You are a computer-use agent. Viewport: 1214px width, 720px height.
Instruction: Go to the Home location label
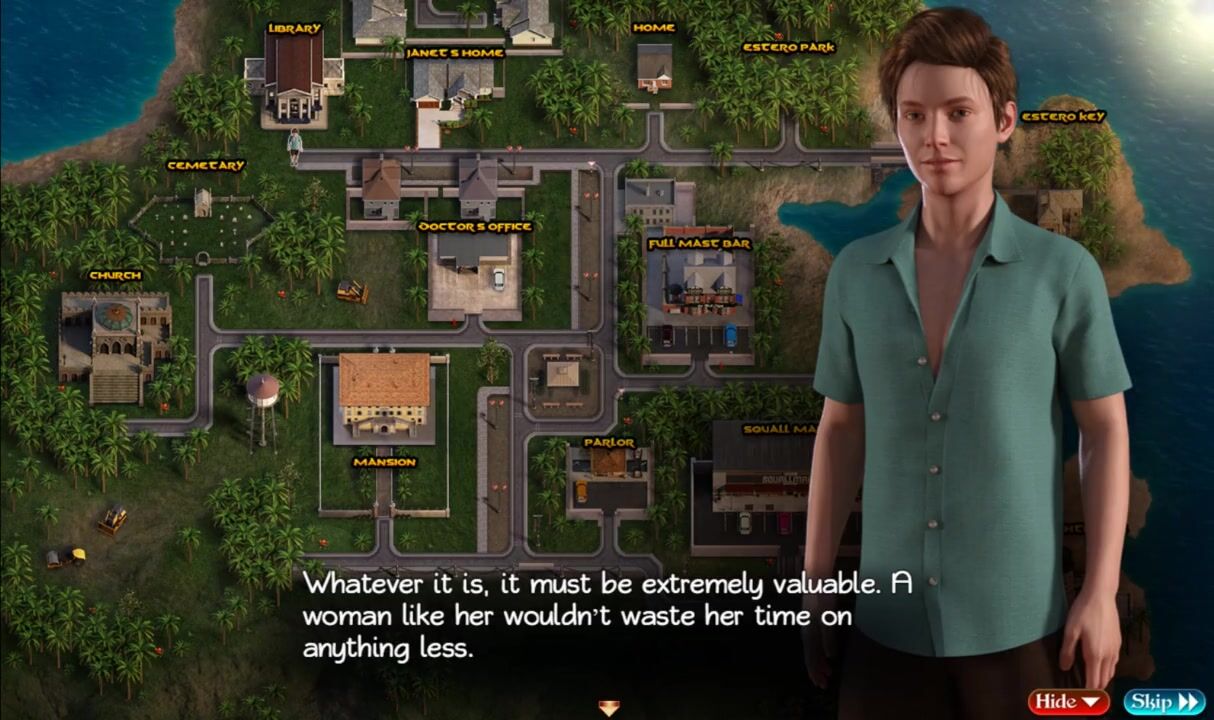654,28
